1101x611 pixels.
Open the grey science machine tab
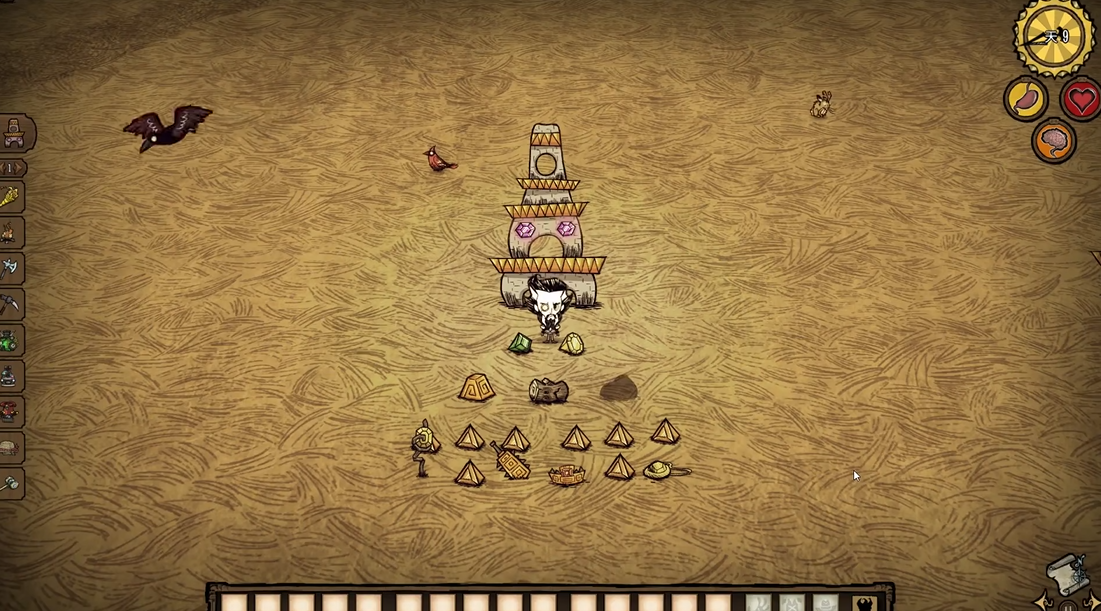10,377
